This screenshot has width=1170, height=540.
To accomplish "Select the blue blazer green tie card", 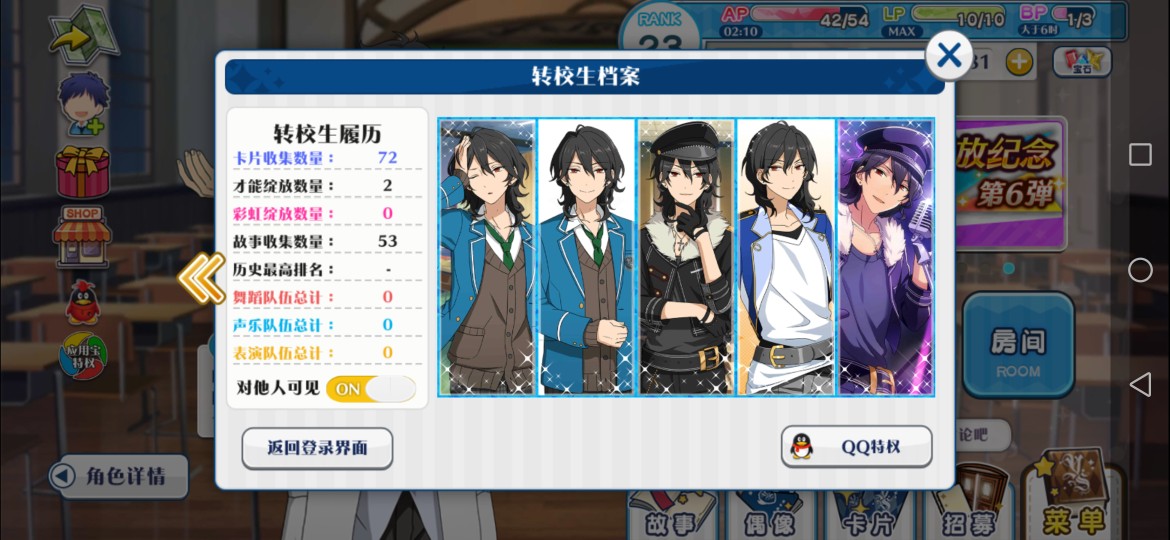I will (x=586, y=257).
